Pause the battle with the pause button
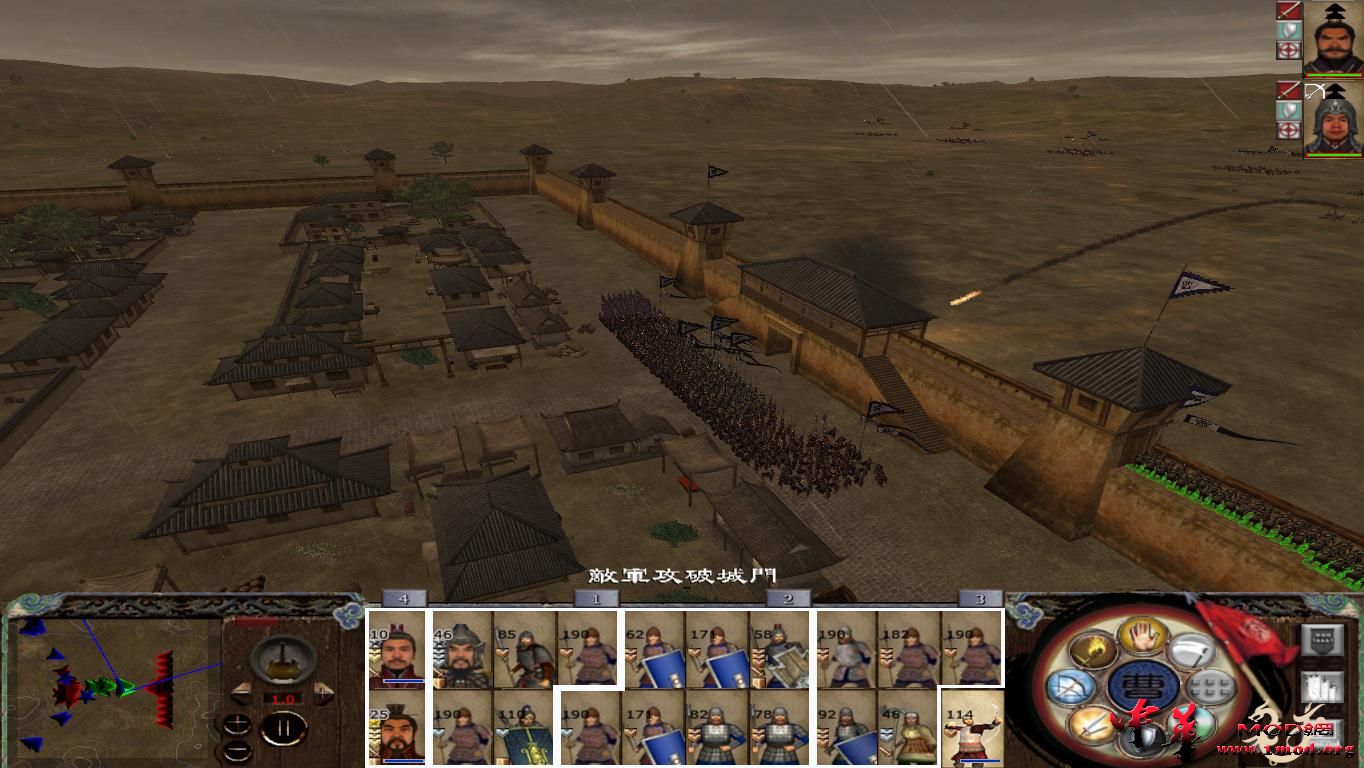1364x768 pixels. point(284,728)
